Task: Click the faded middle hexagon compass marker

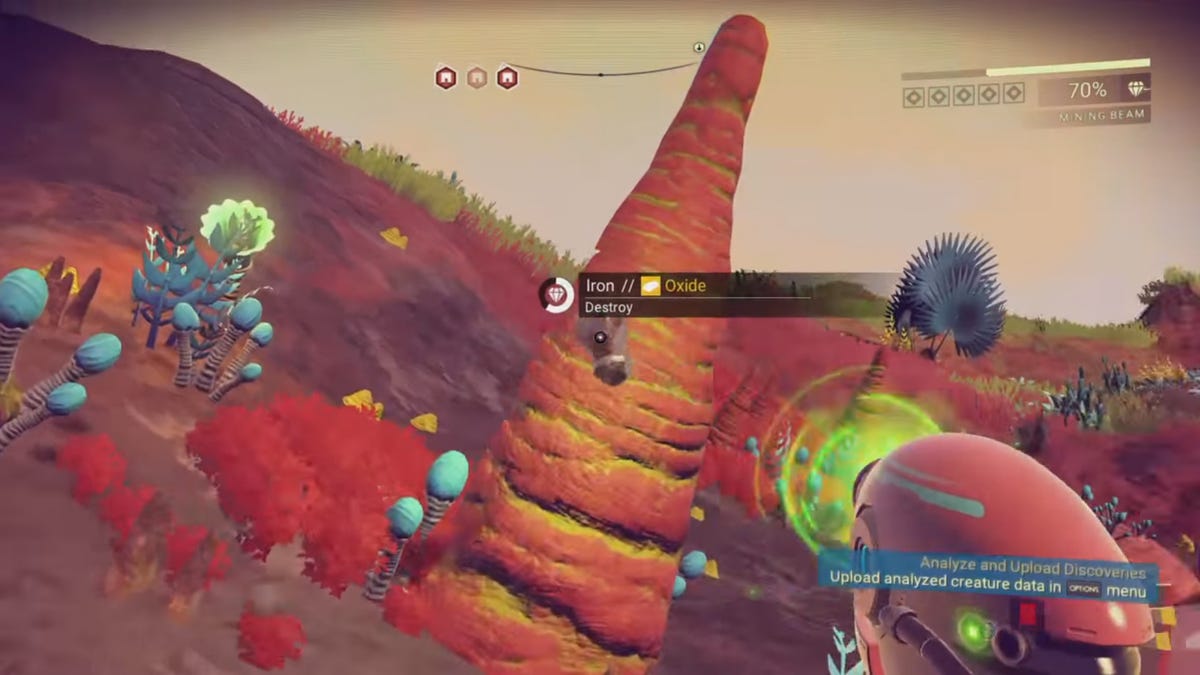Action: [x=477, y=77]
